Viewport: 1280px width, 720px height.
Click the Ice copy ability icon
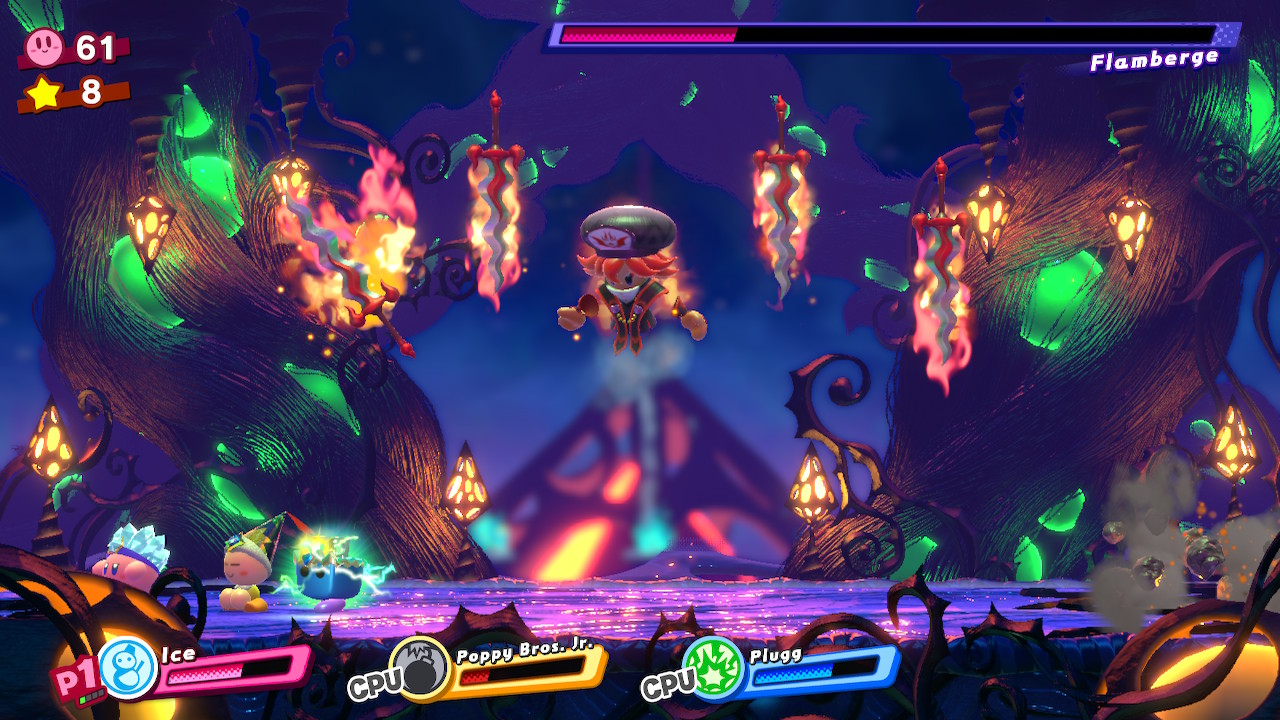click(129, 668)
